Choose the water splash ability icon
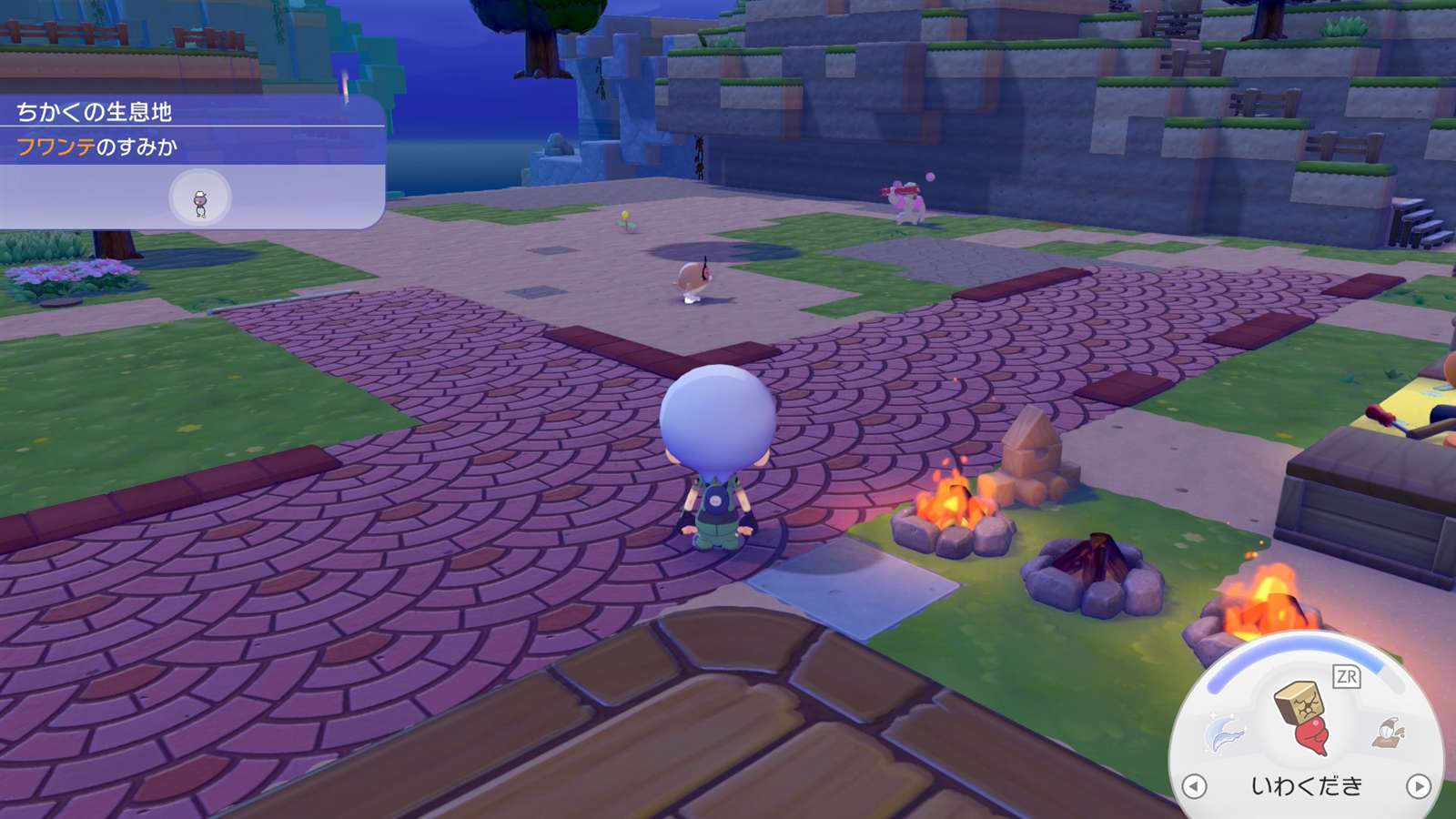 point(1225,733)
